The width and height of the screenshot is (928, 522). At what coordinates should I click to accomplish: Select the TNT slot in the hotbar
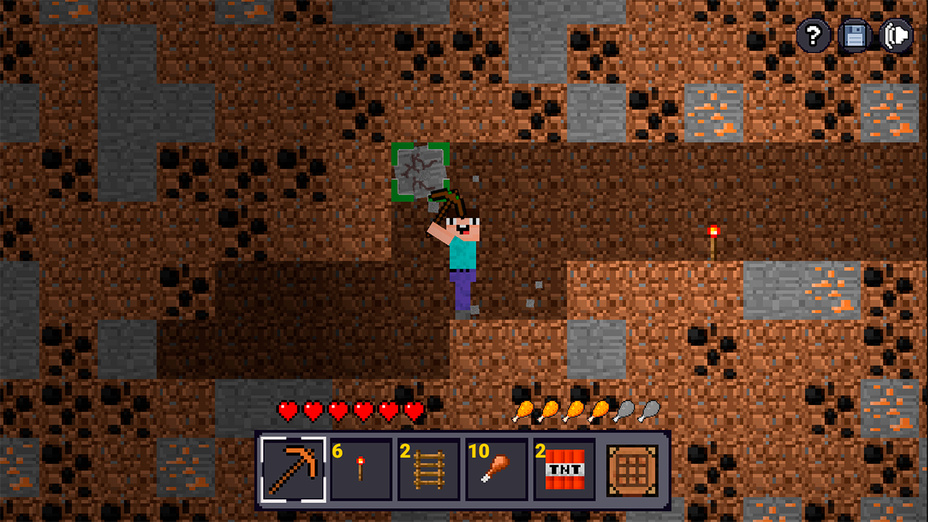pos(565,469)
